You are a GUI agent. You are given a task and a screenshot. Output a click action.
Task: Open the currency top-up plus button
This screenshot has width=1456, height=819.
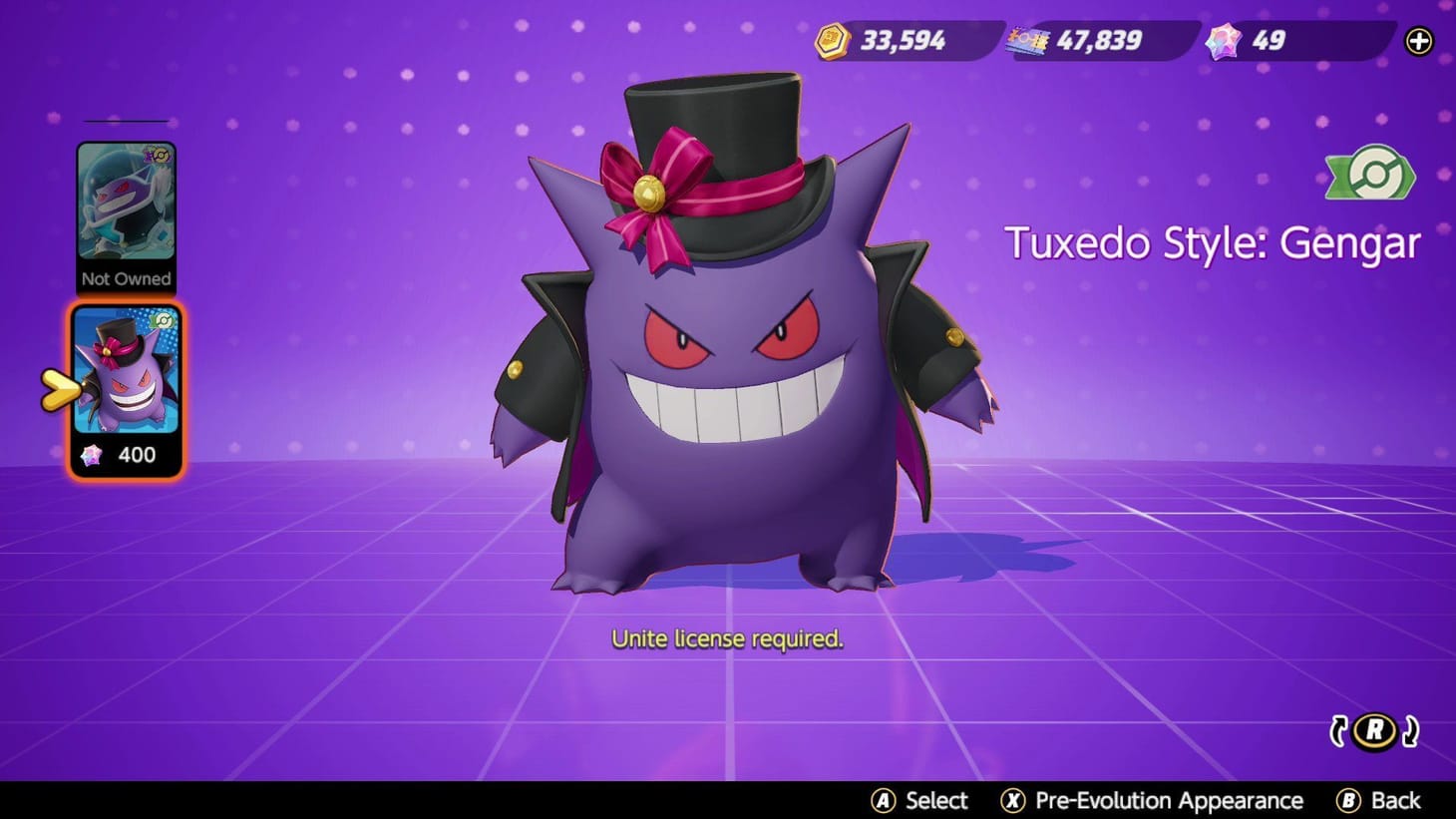[x=1418, y=41]
